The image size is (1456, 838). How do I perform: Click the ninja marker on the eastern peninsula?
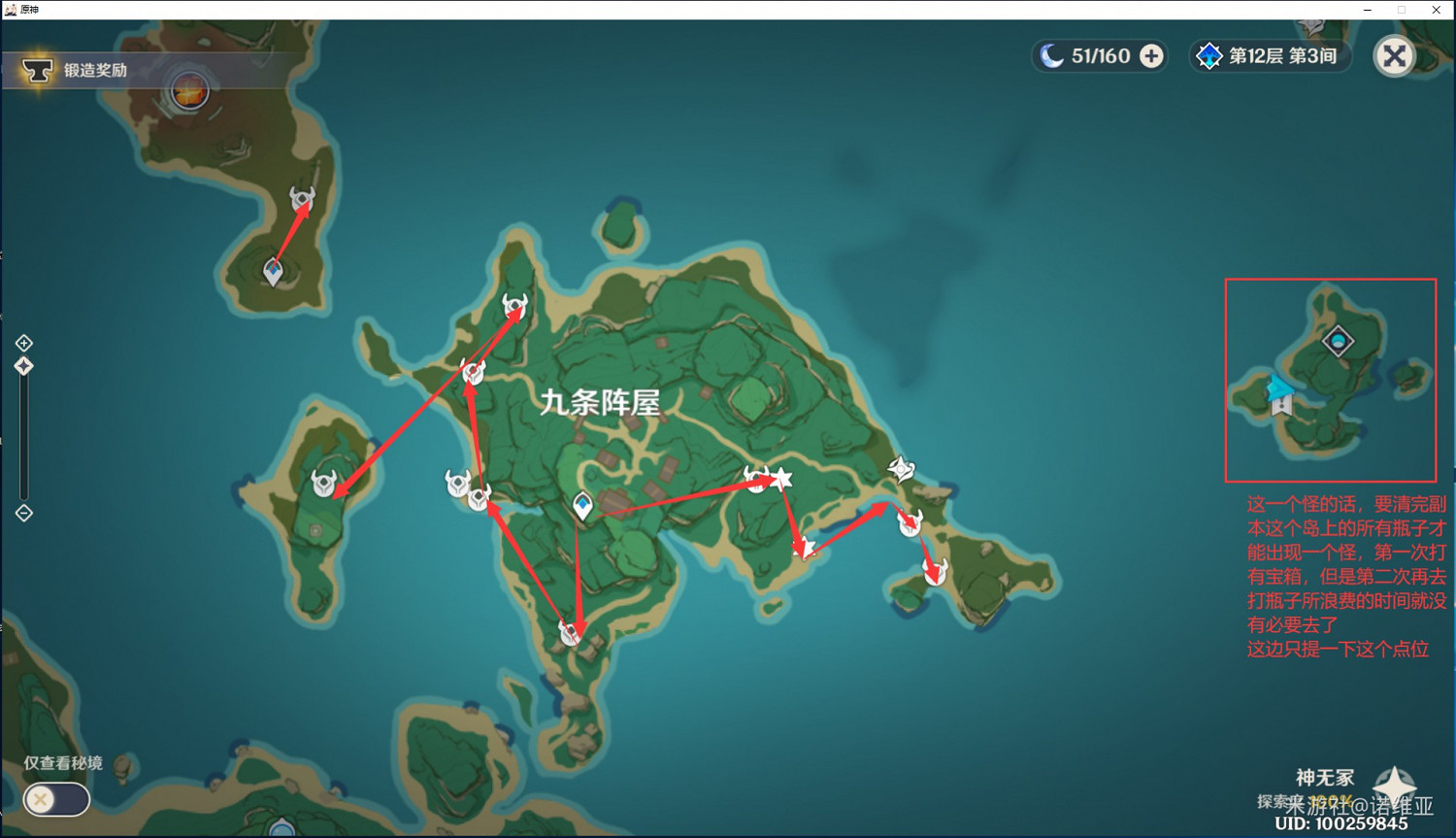click(x=901, y=469)
